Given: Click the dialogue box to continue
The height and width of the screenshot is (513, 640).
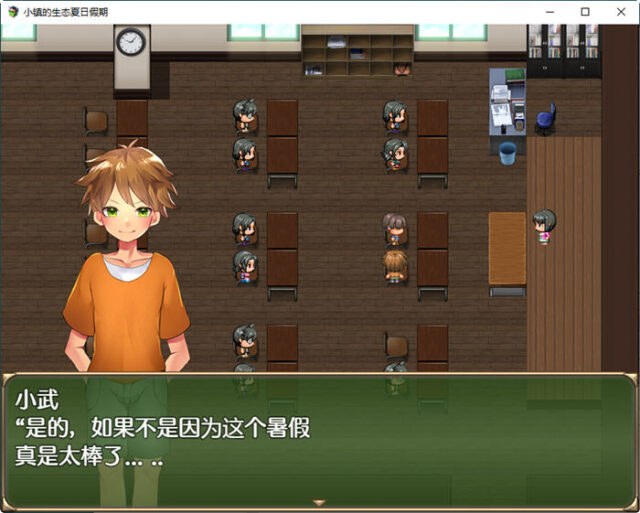Looking at the screenshot, I should 320,440.
